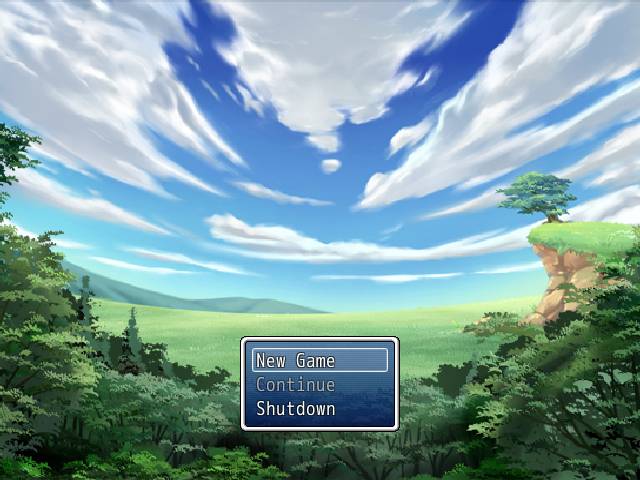
Task: Select Shutdown to quit the game
Action: (319, 408)
